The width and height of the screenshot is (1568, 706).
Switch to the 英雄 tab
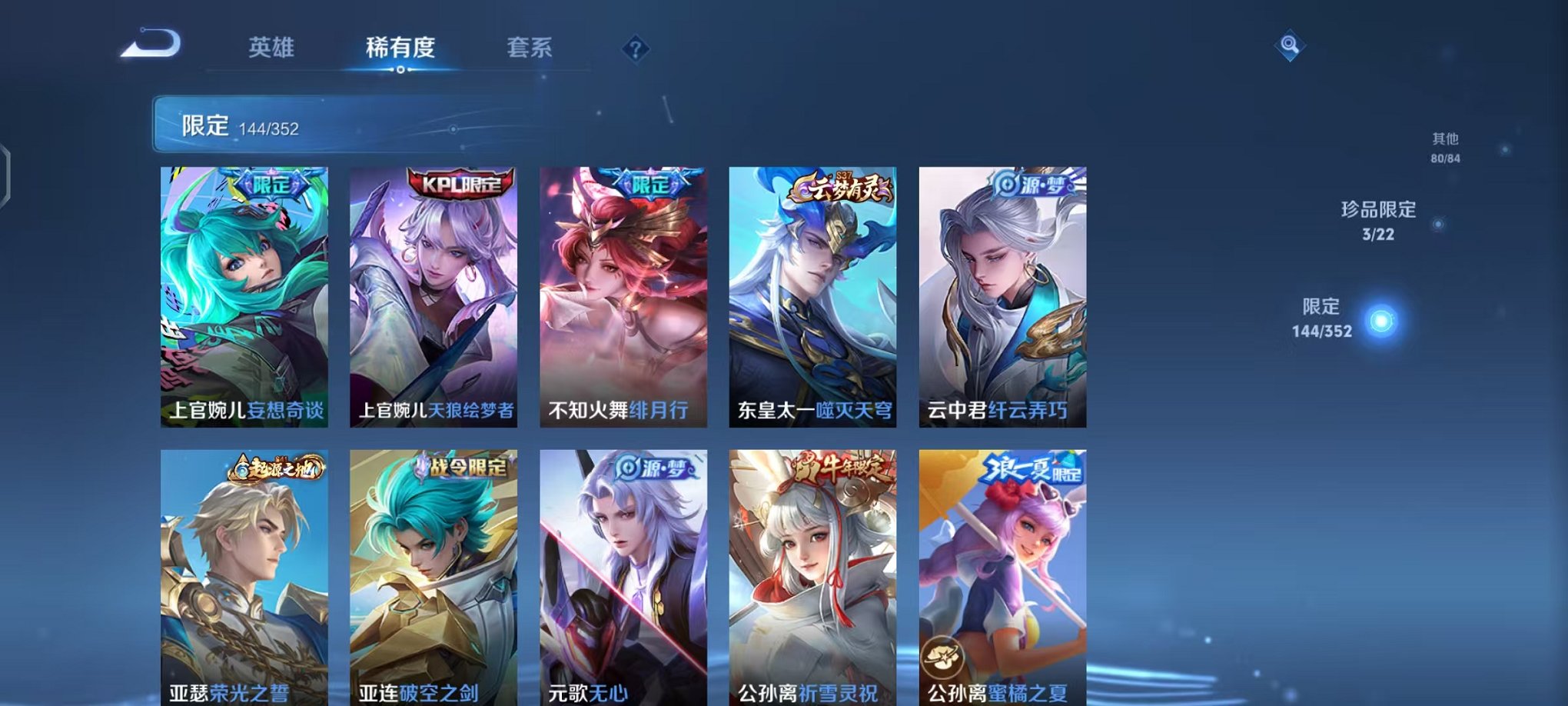click(x=273, y=48)
